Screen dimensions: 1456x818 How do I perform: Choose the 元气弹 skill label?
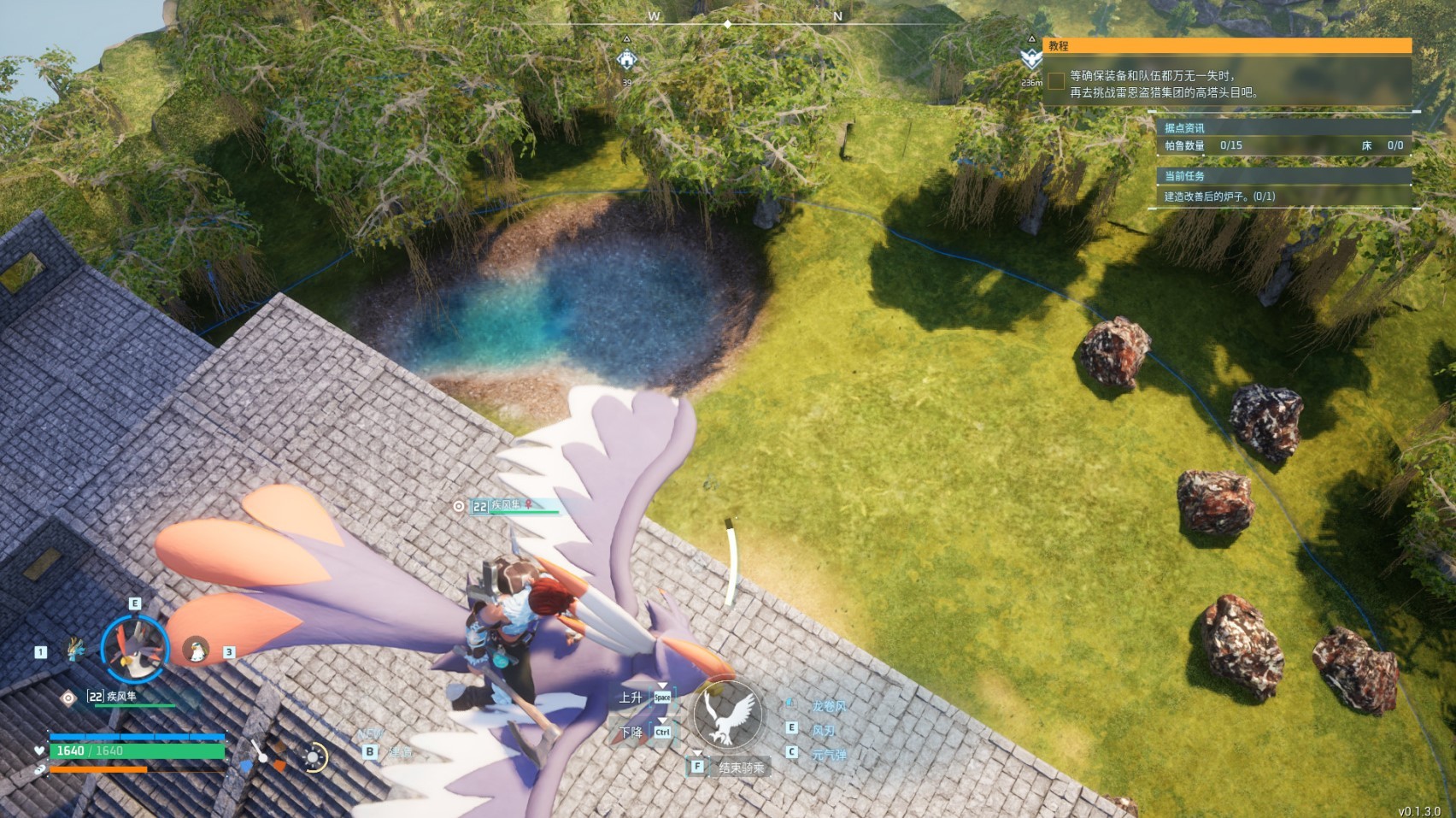tap(829, 755)
